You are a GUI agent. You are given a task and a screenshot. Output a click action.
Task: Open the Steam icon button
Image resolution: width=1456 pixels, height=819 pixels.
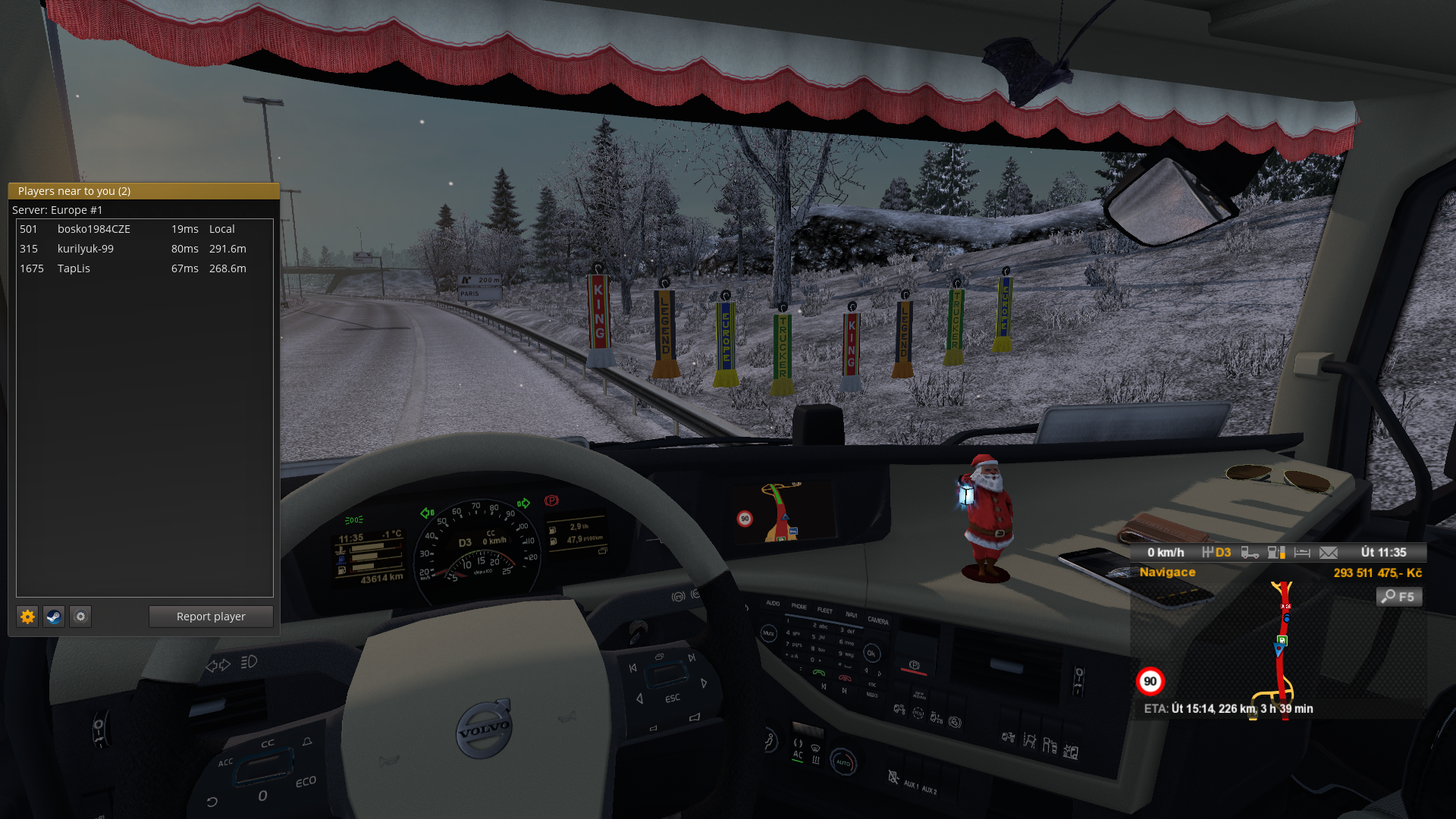click(54, 617)
